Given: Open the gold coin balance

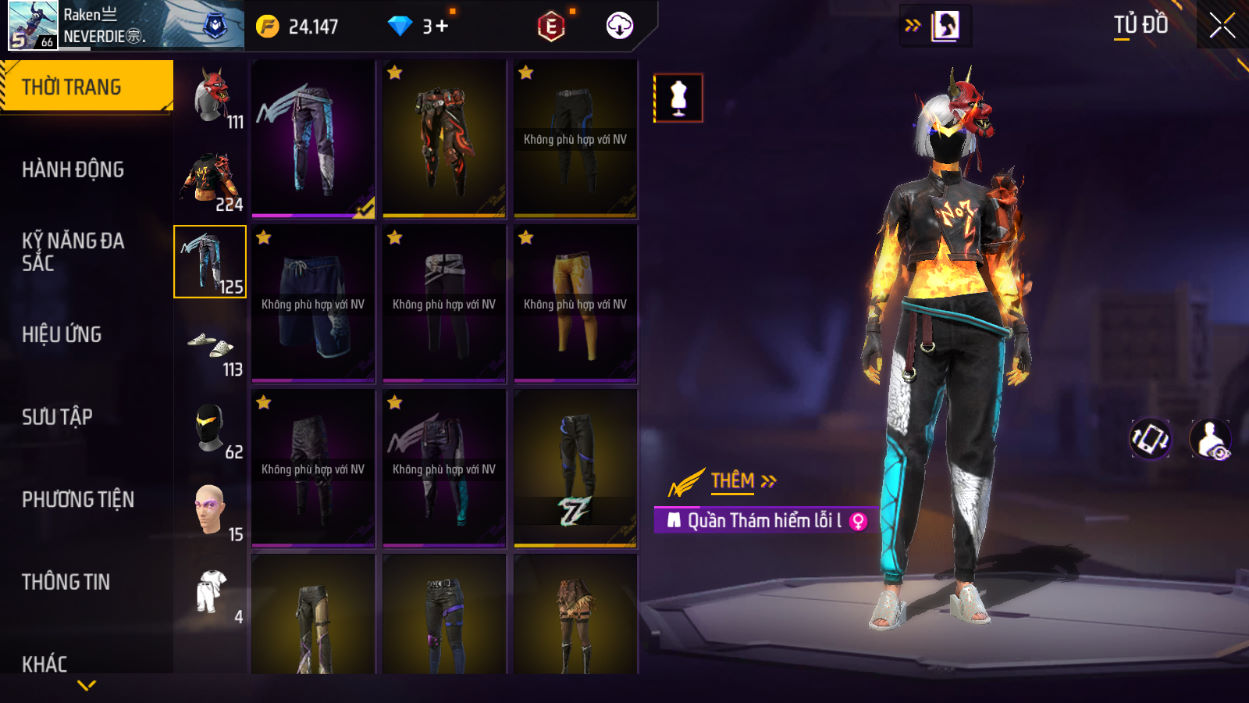Looking at the screenshot, I should point(298,27).
